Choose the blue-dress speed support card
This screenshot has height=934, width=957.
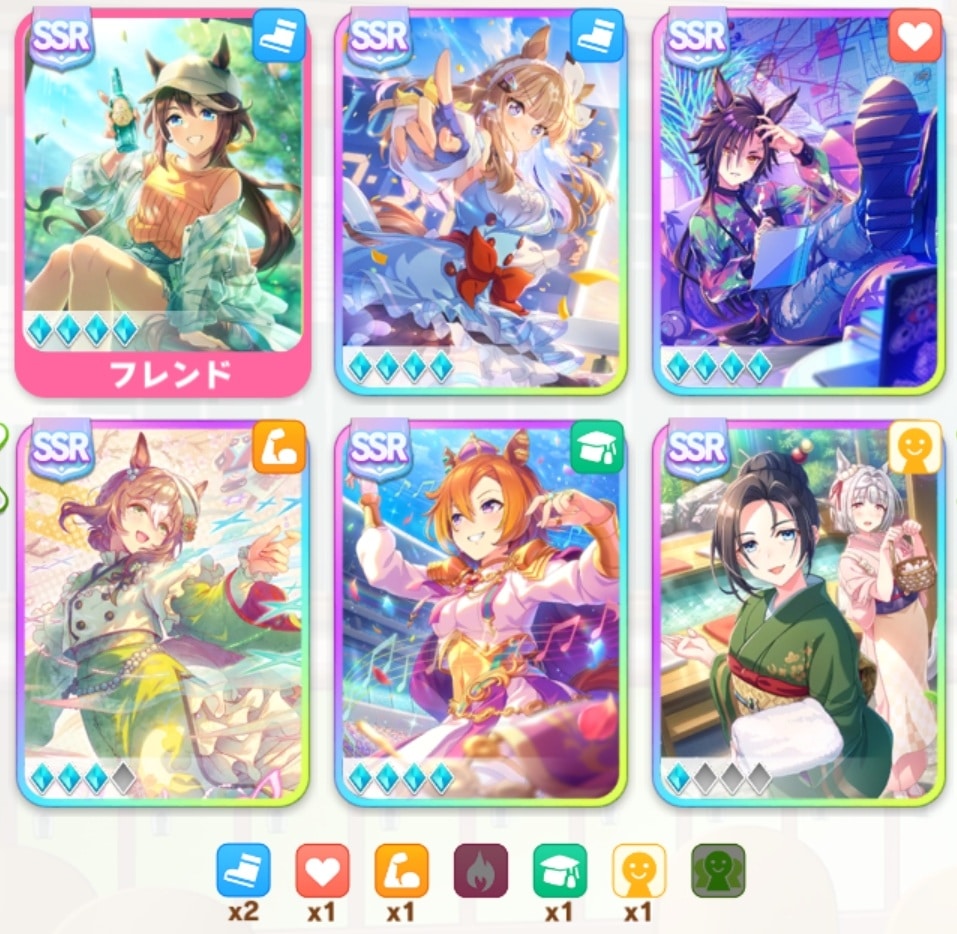(x=482, y=200)
